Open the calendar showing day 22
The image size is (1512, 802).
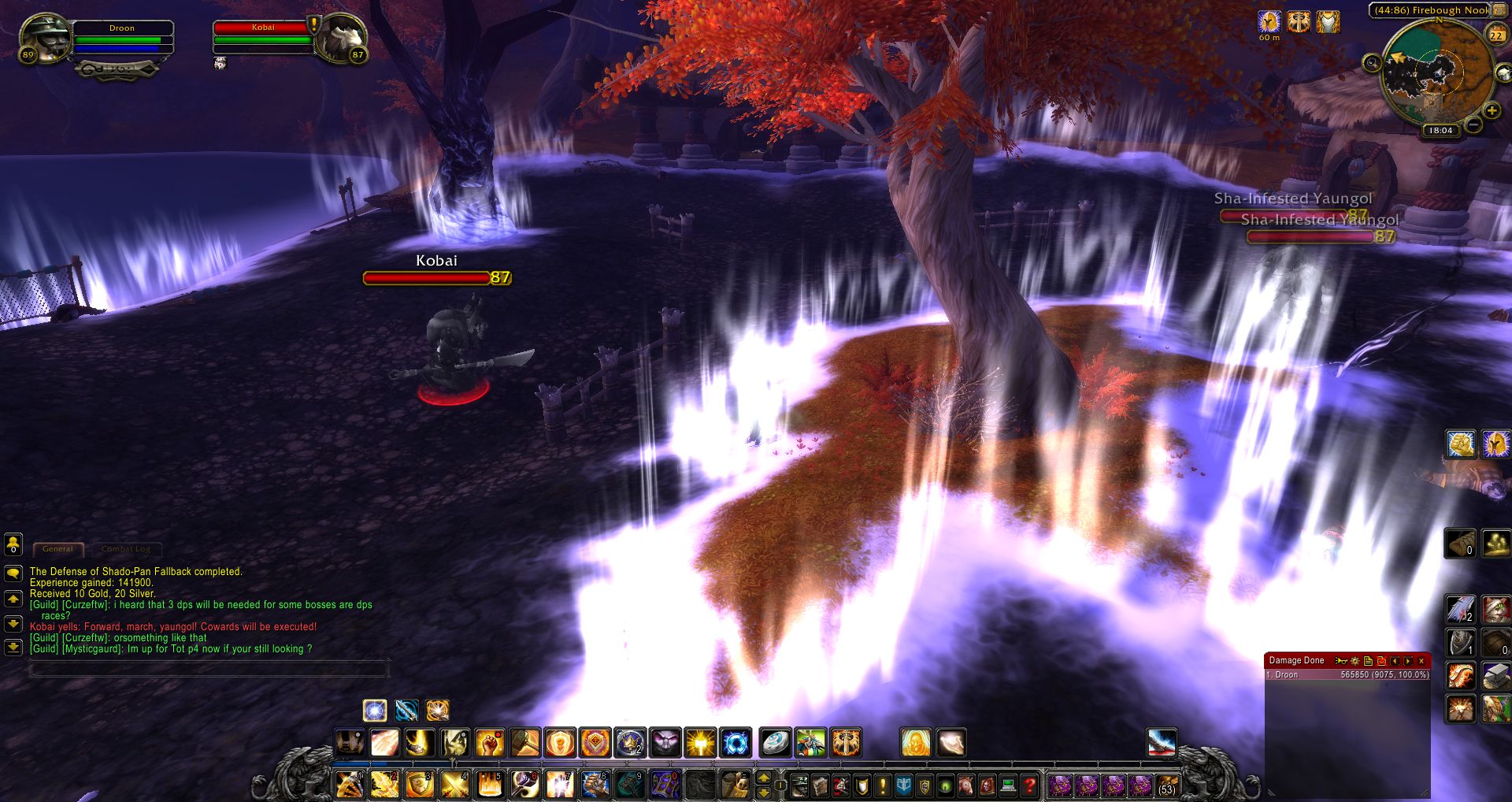pyautogui.click(x=1495, y=35)
